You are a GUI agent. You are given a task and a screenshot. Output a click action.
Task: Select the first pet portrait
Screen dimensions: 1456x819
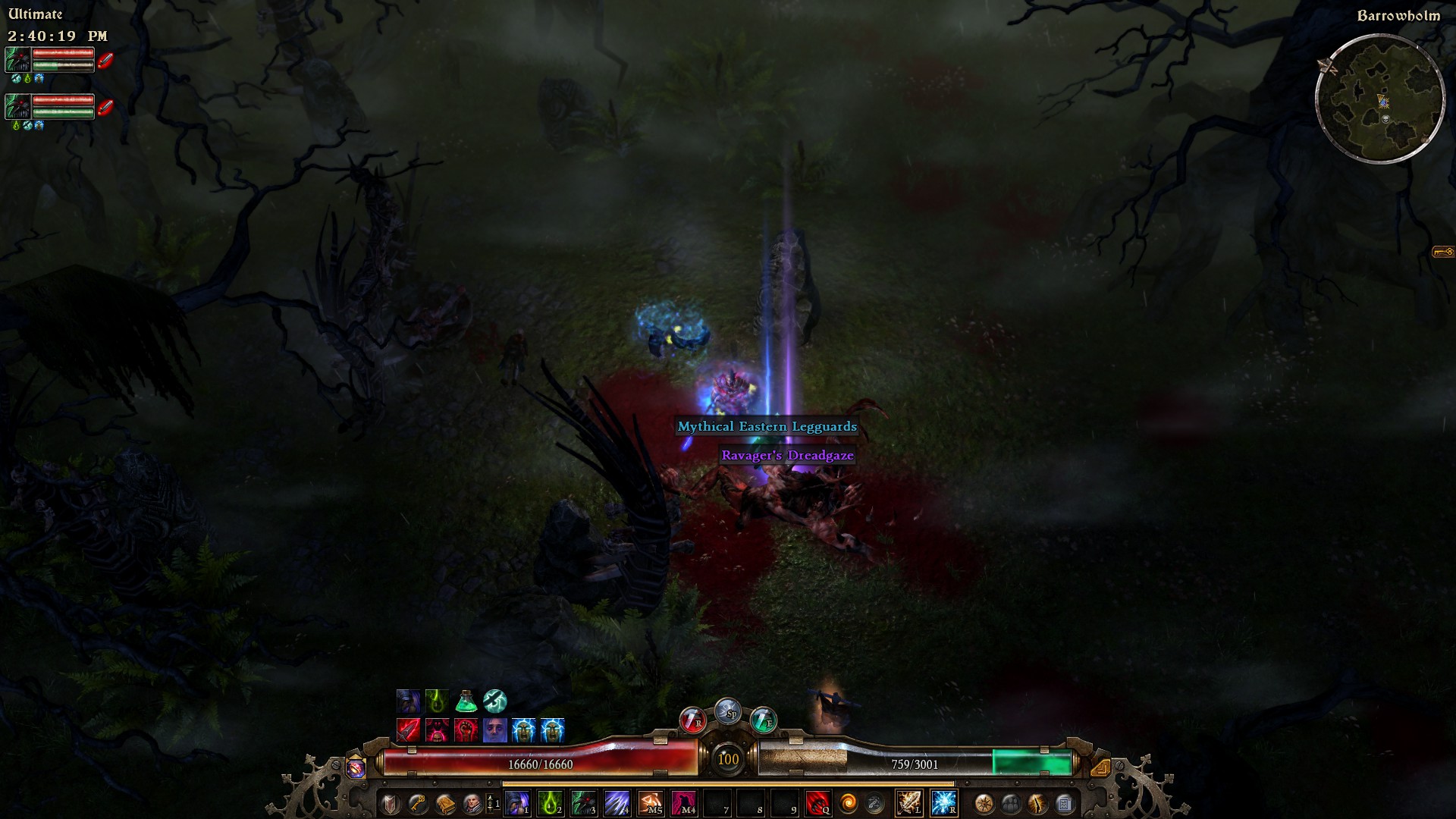coord(18,59)
